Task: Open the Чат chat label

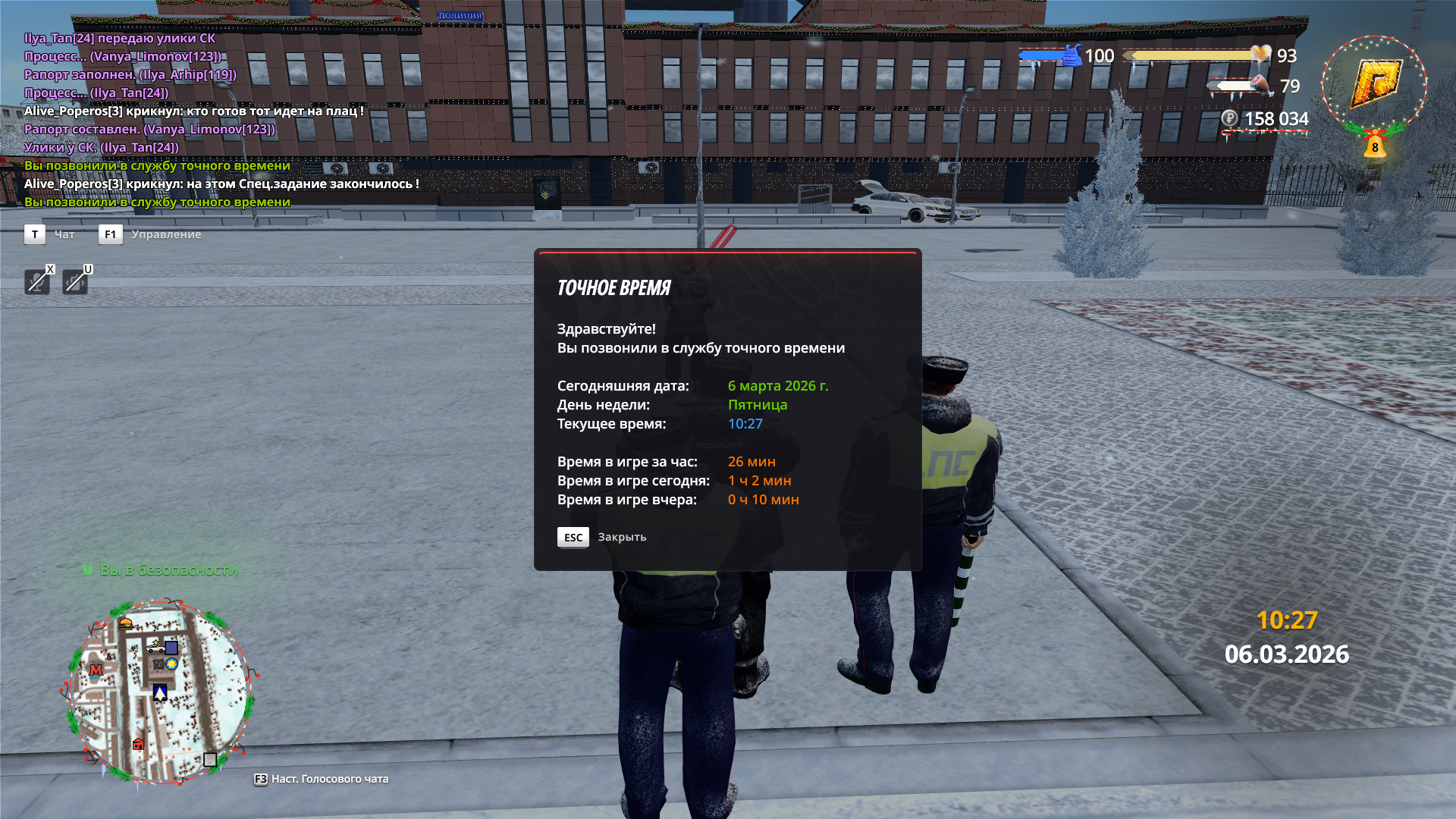Action: [x=64, y=234]
